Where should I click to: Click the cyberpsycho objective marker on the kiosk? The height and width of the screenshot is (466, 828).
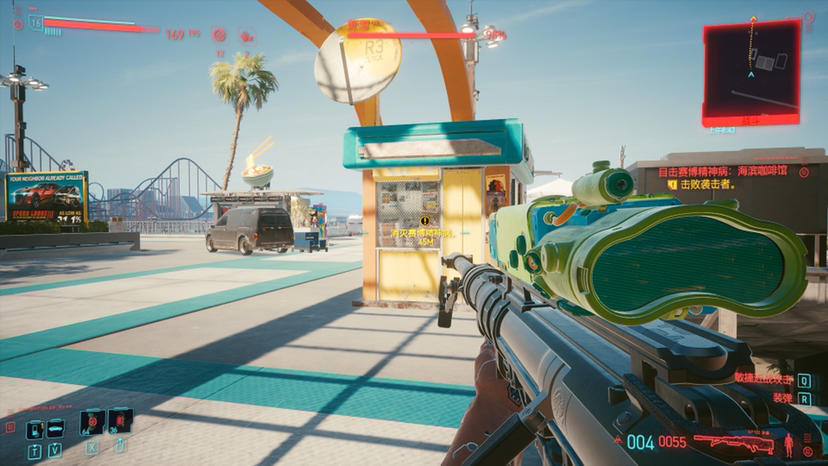424,220
